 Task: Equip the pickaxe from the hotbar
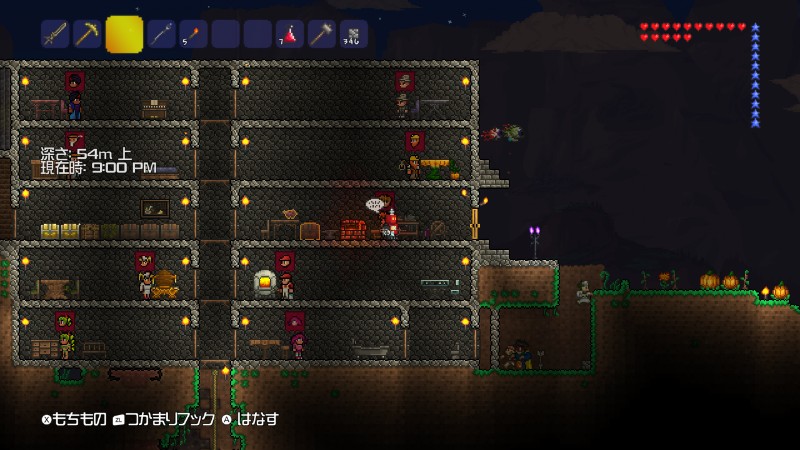pos(87,35)
